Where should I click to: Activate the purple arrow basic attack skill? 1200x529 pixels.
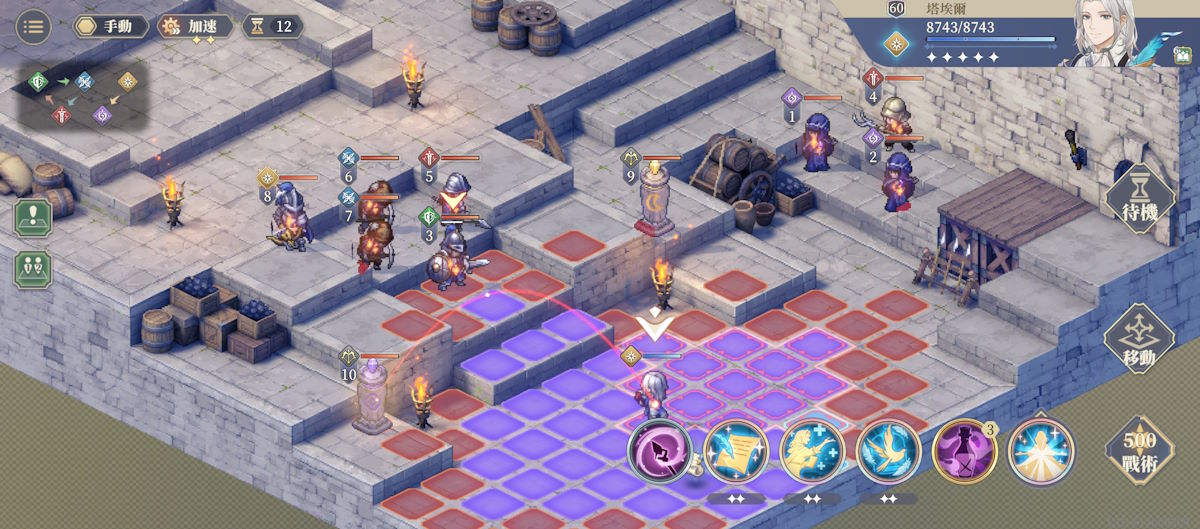pos(660,452)
